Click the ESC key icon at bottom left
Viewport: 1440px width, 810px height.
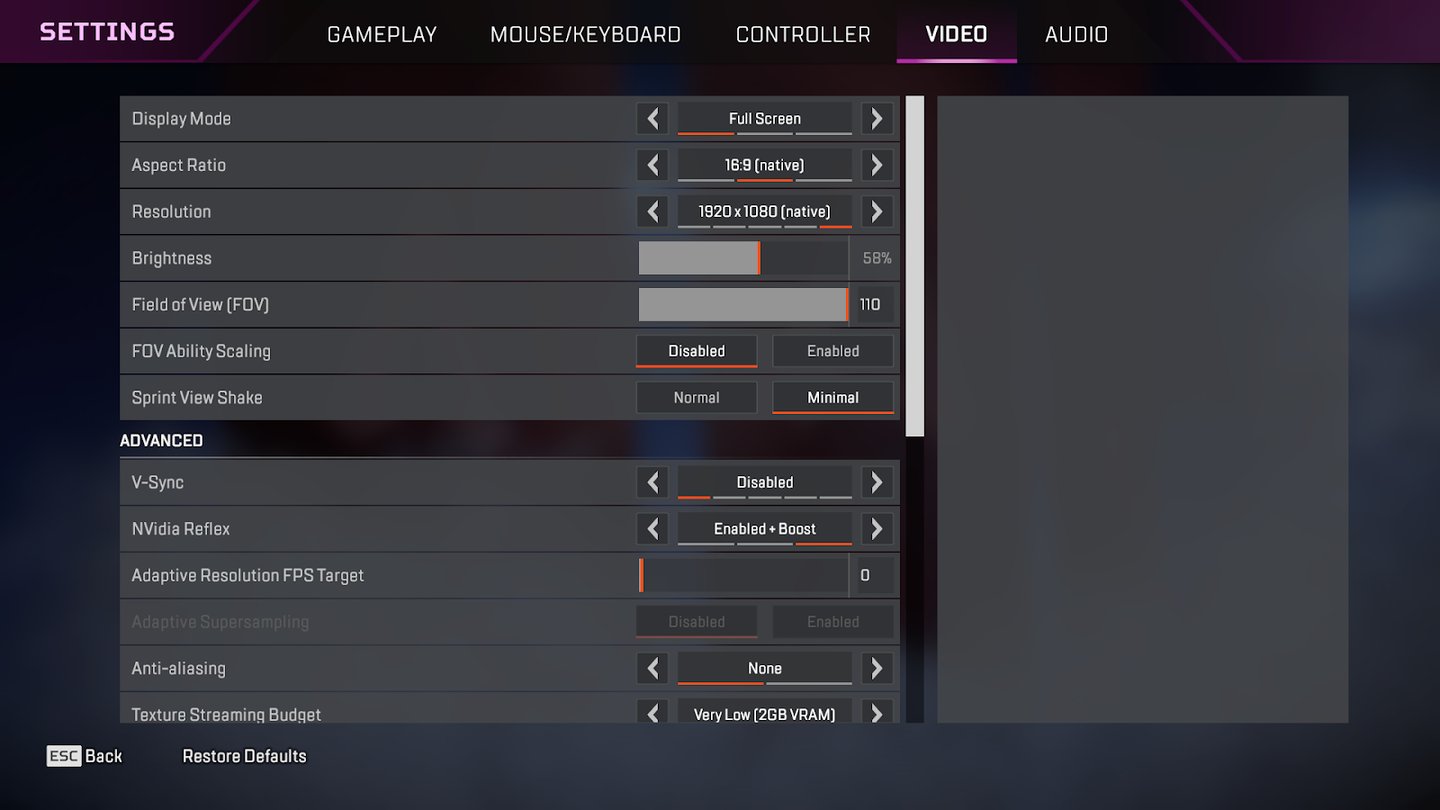[63, 756]
